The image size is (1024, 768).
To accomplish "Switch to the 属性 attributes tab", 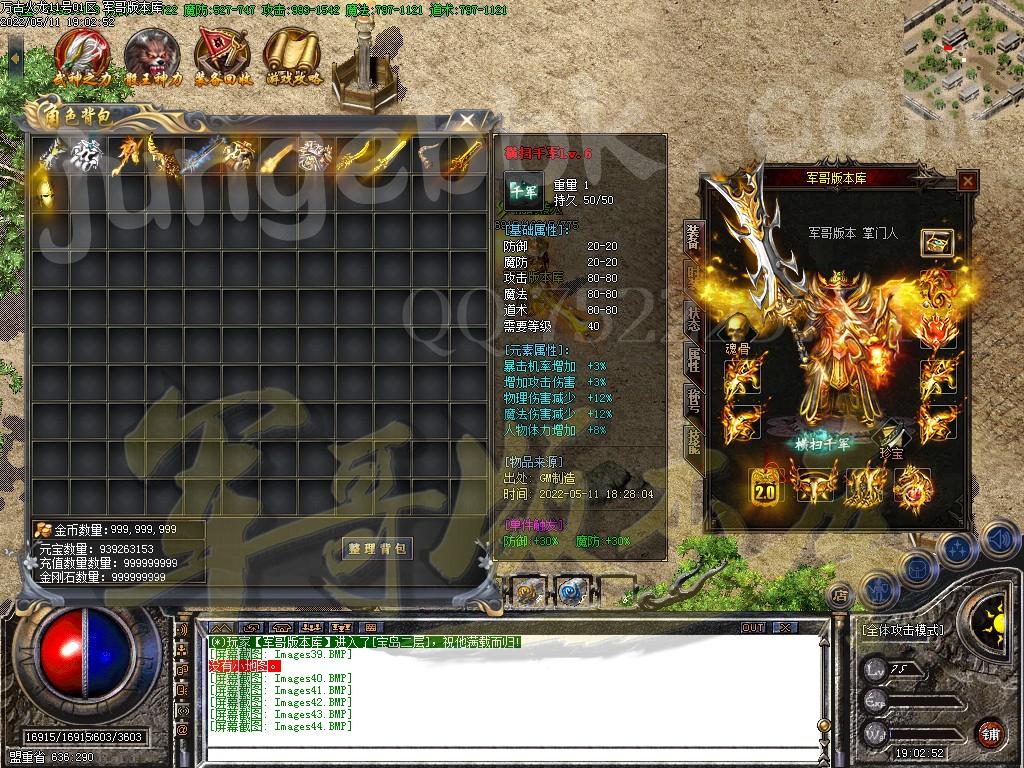I will [x=693, y=358].
